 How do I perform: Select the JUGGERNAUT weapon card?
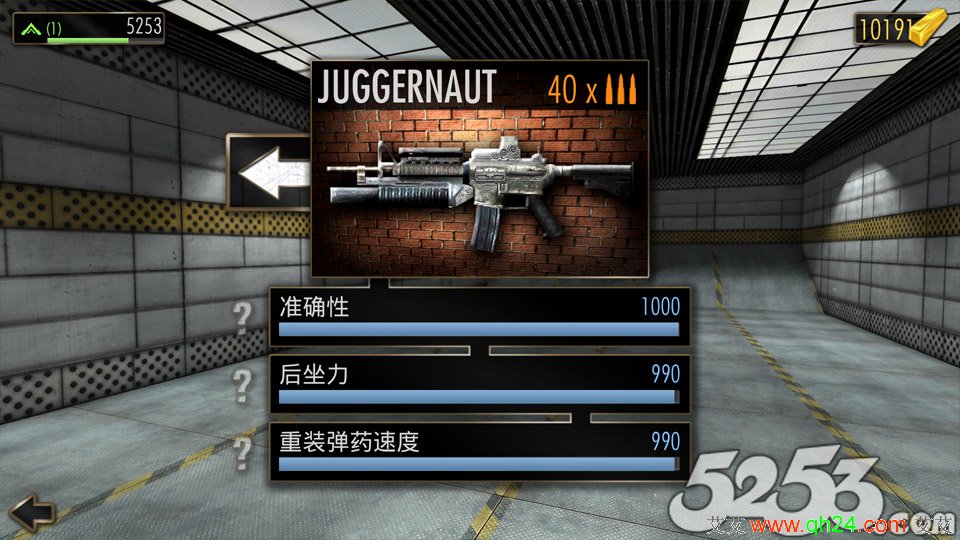(x=479, y=170)
